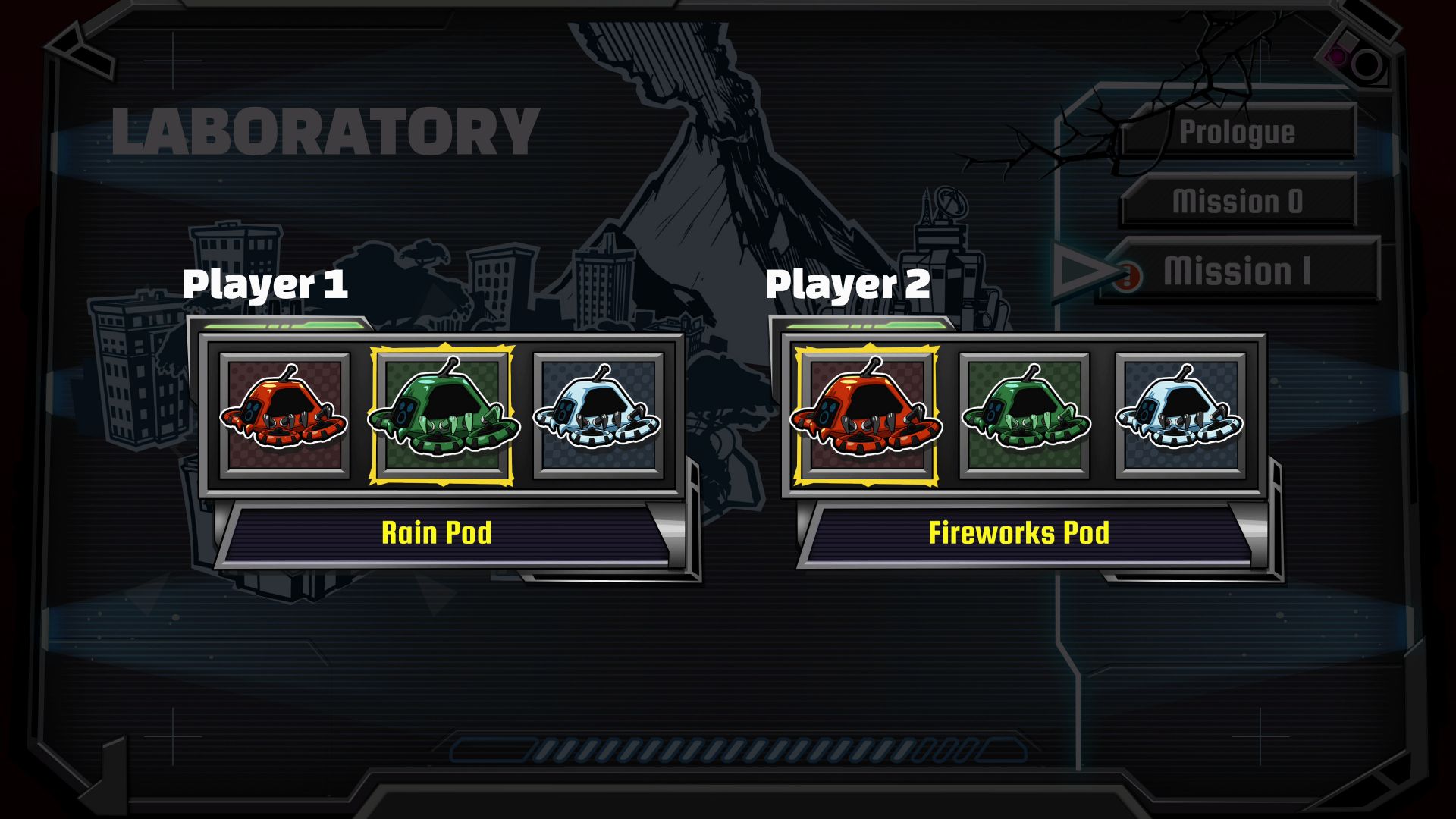Viewport: 1456px width, 819px height.
Task: Choose Mission I in the mission list
Action: coord(1238,271)
